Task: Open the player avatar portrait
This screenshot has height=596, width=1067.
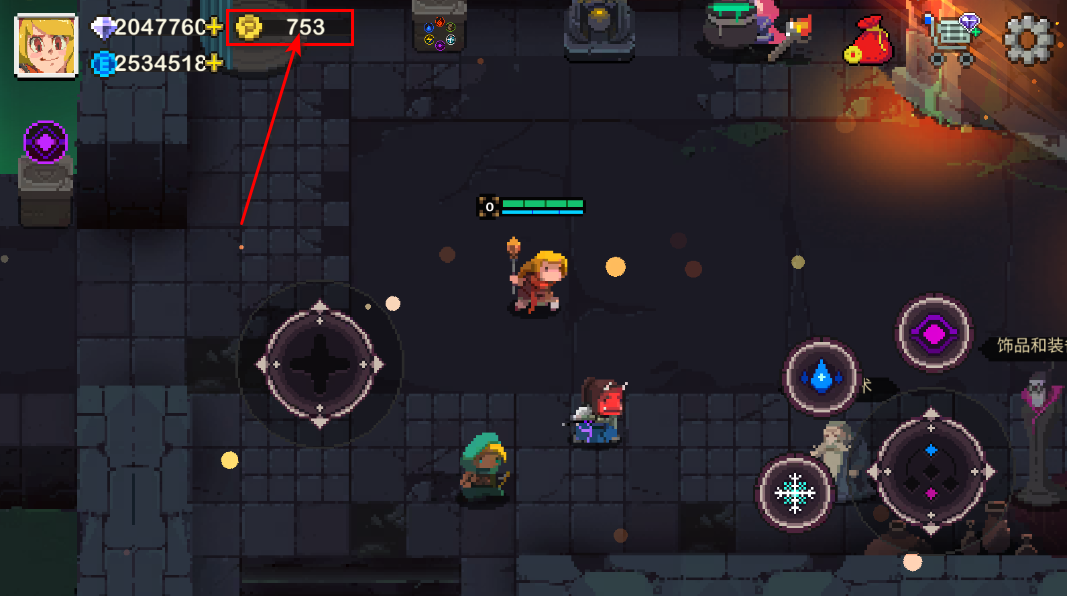Action: click(x=46, y=44)
